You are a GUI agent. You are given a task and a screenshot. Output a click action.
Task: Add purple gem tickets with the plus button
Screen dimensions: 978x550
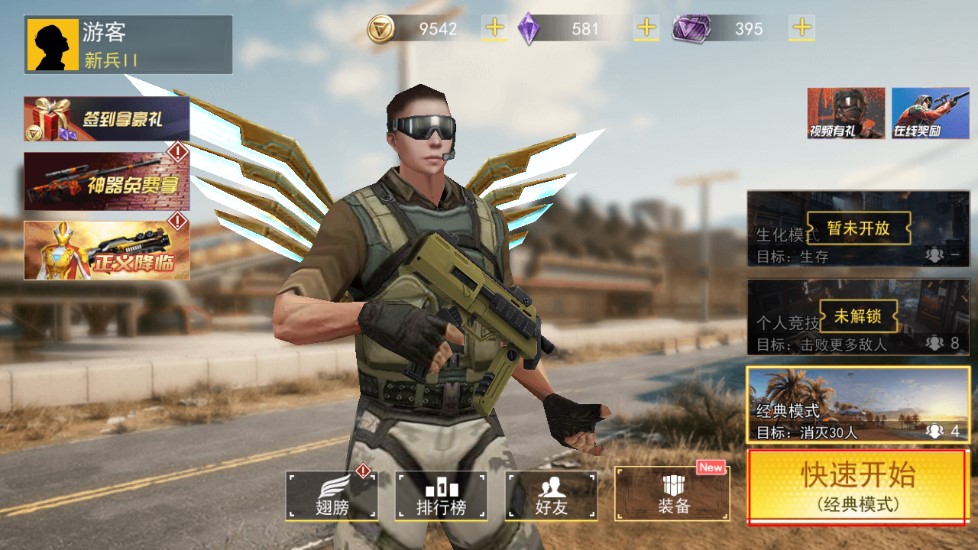click(x=801, y=28)
